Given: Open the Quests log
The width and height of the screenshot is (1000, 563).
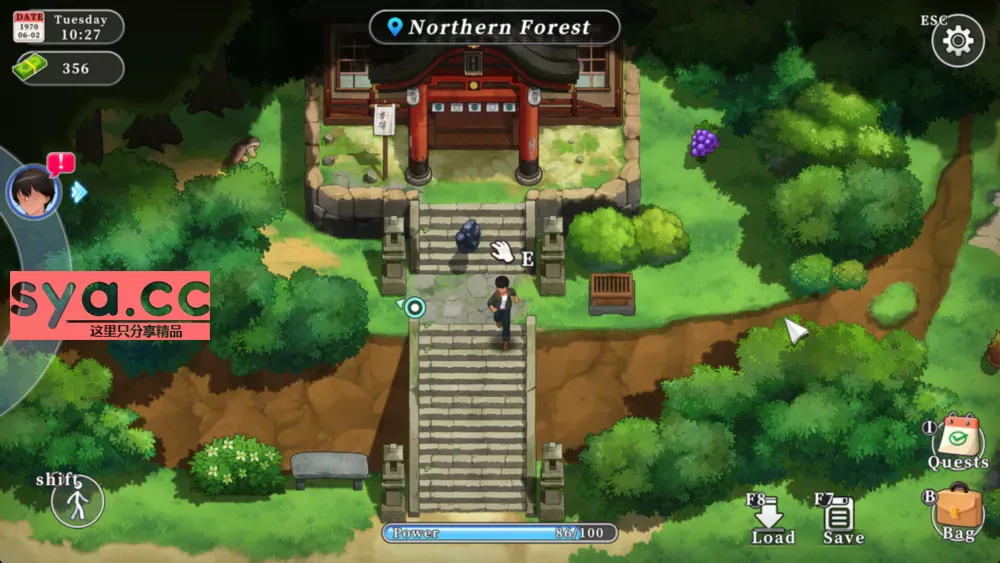Looking at the screenshot, I should pyautogui.click(x=958, y=440).
